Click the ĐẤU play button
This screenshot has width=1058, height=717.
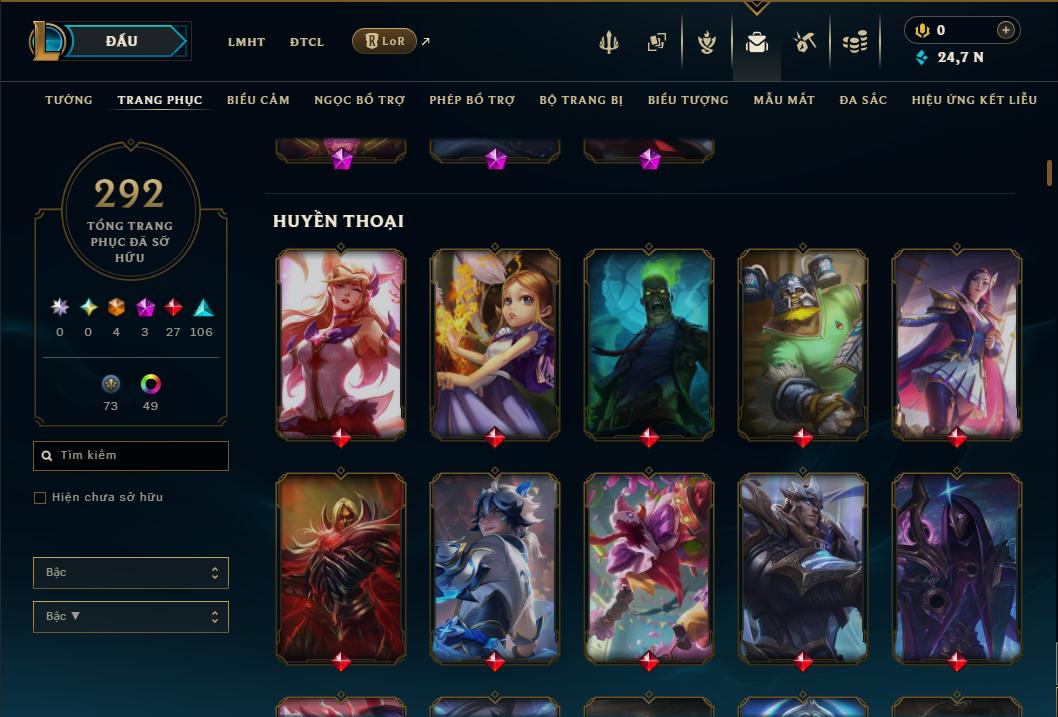click(x=122, y=41)
